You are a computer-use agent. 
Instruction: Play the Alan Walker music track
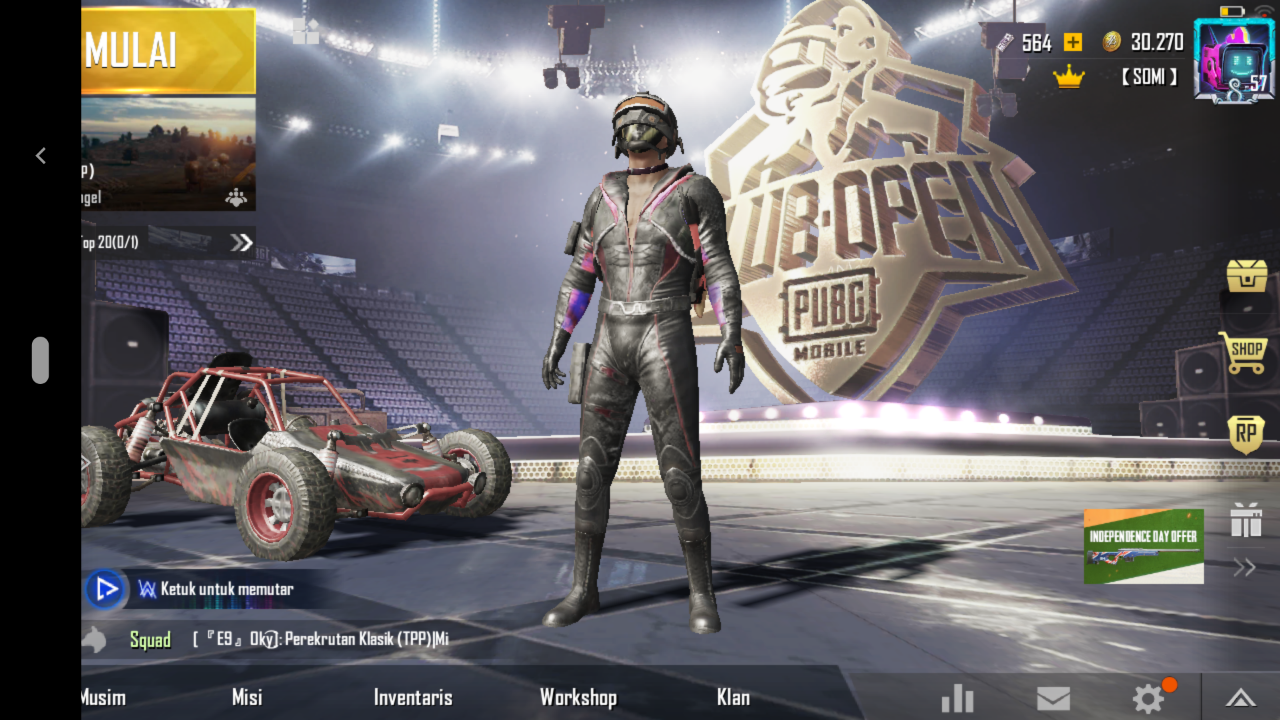click(105, 589)
